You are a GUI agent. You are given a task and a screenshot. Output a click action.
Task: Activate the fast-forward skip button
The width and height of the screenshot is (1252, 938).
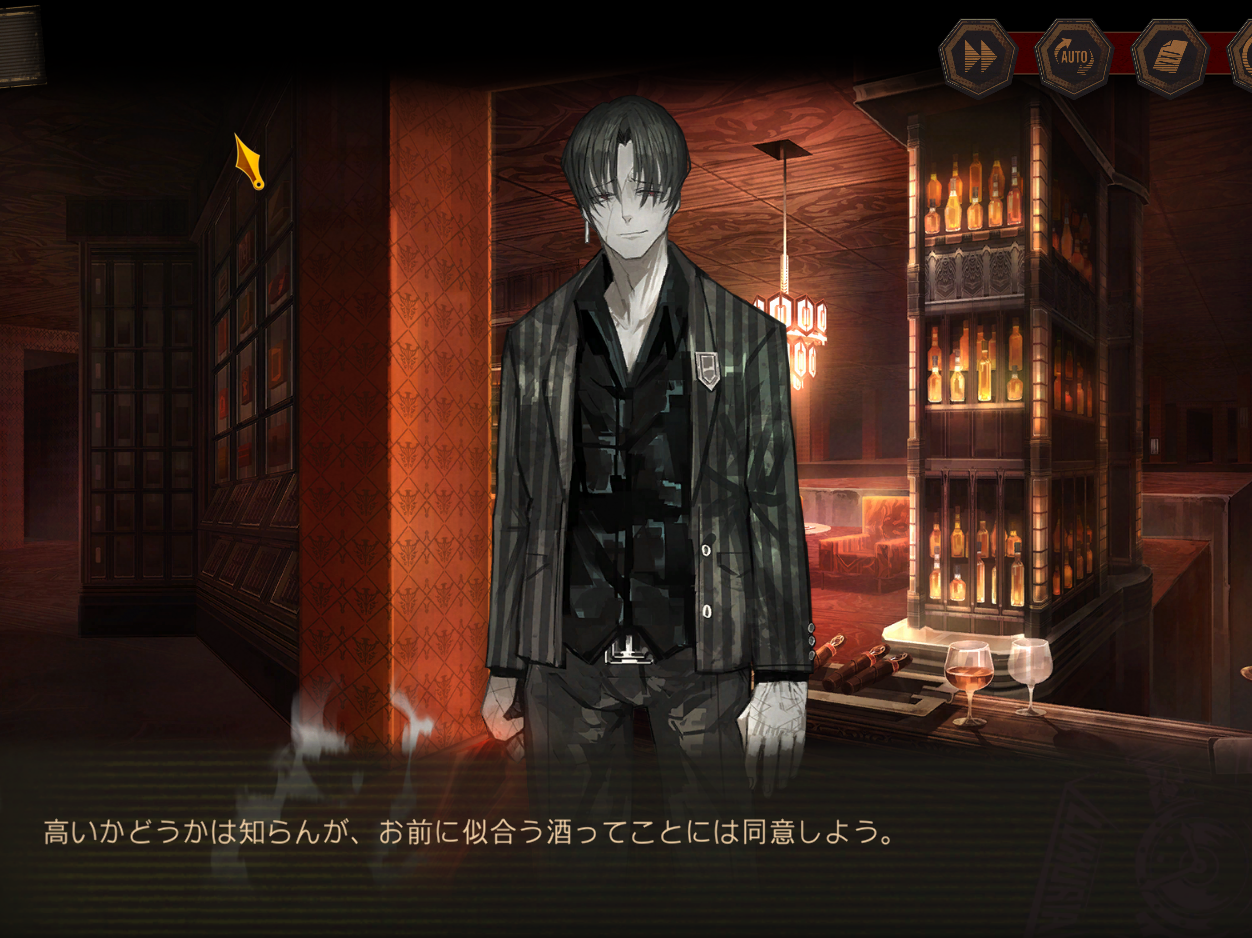[x=978, y=58]
